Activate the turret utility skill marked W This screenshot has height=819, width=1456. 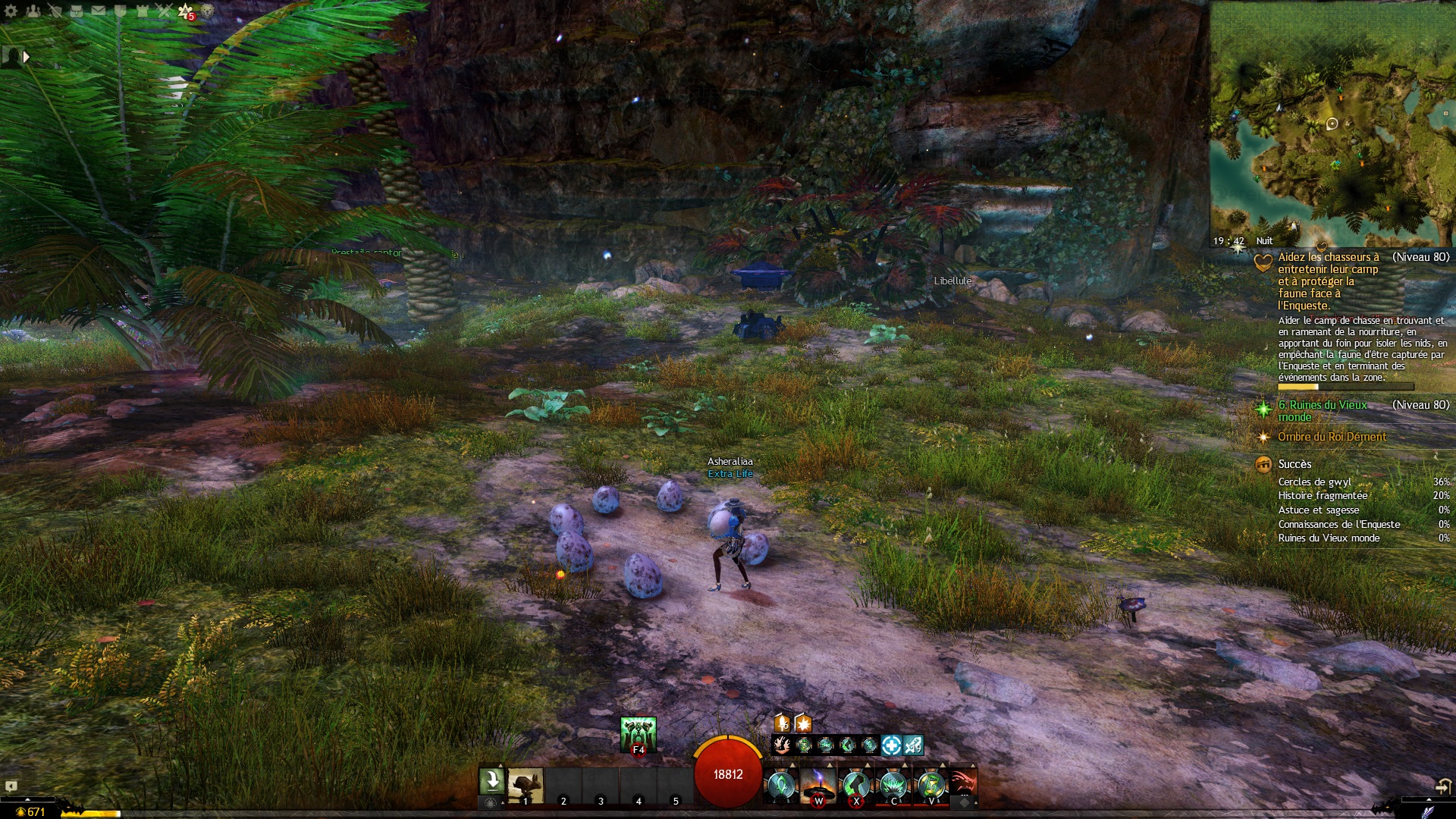click(x=818, y=786)
